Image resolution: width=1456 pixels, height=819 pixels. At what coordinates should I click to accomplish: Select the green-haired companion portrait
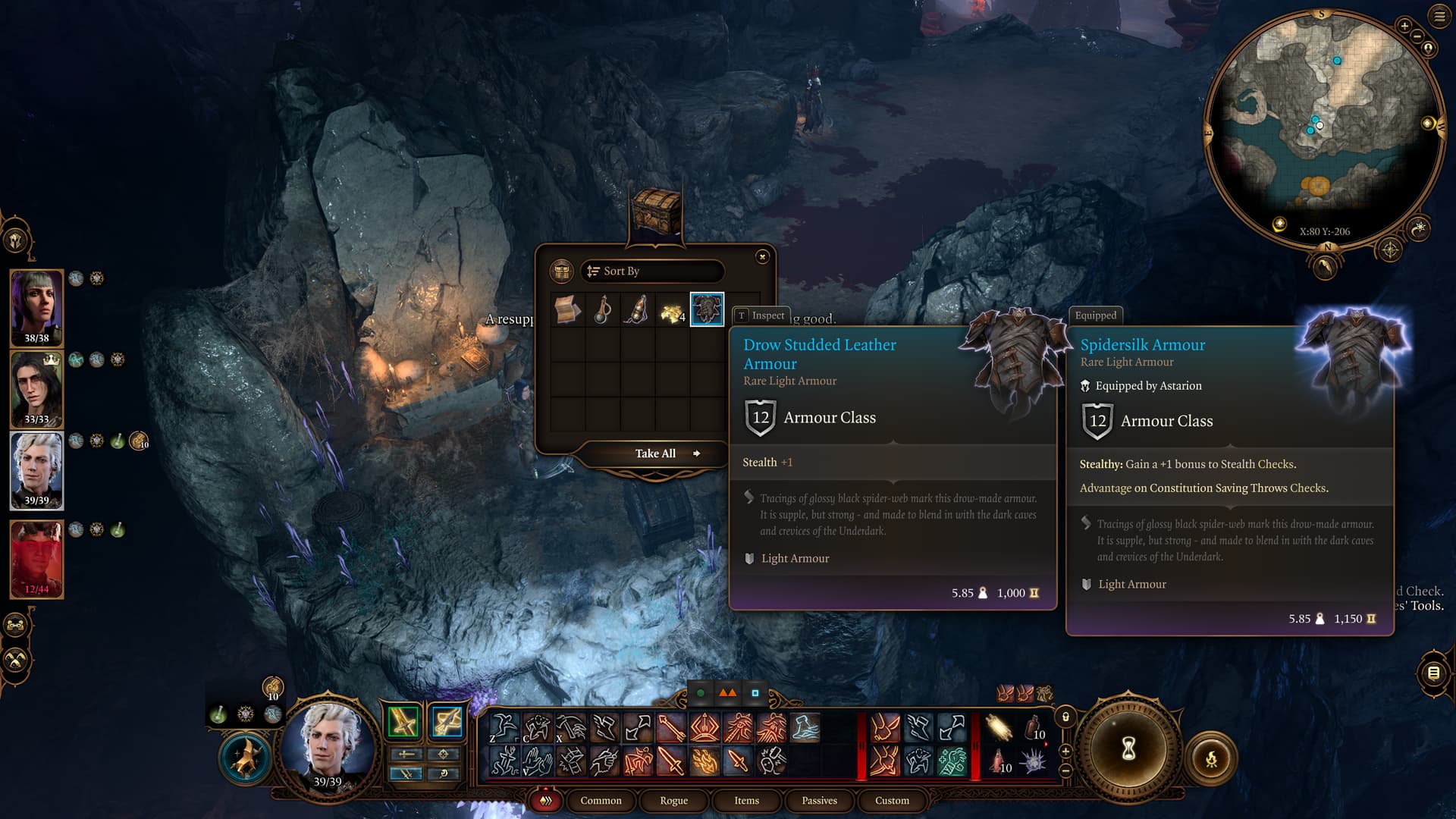pyautogui.click(x=36, y=305)
